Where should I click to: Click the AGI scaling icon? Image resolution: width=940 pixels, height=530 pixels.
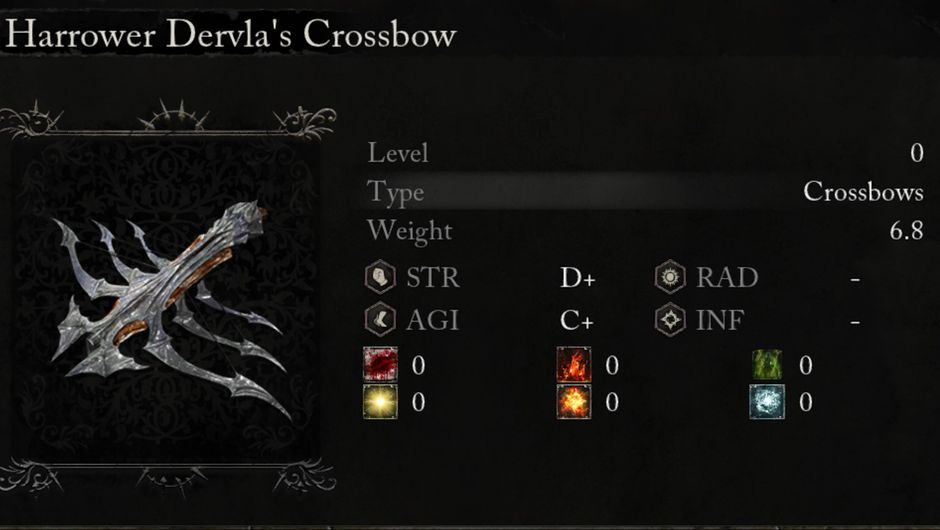pos(380,321)
